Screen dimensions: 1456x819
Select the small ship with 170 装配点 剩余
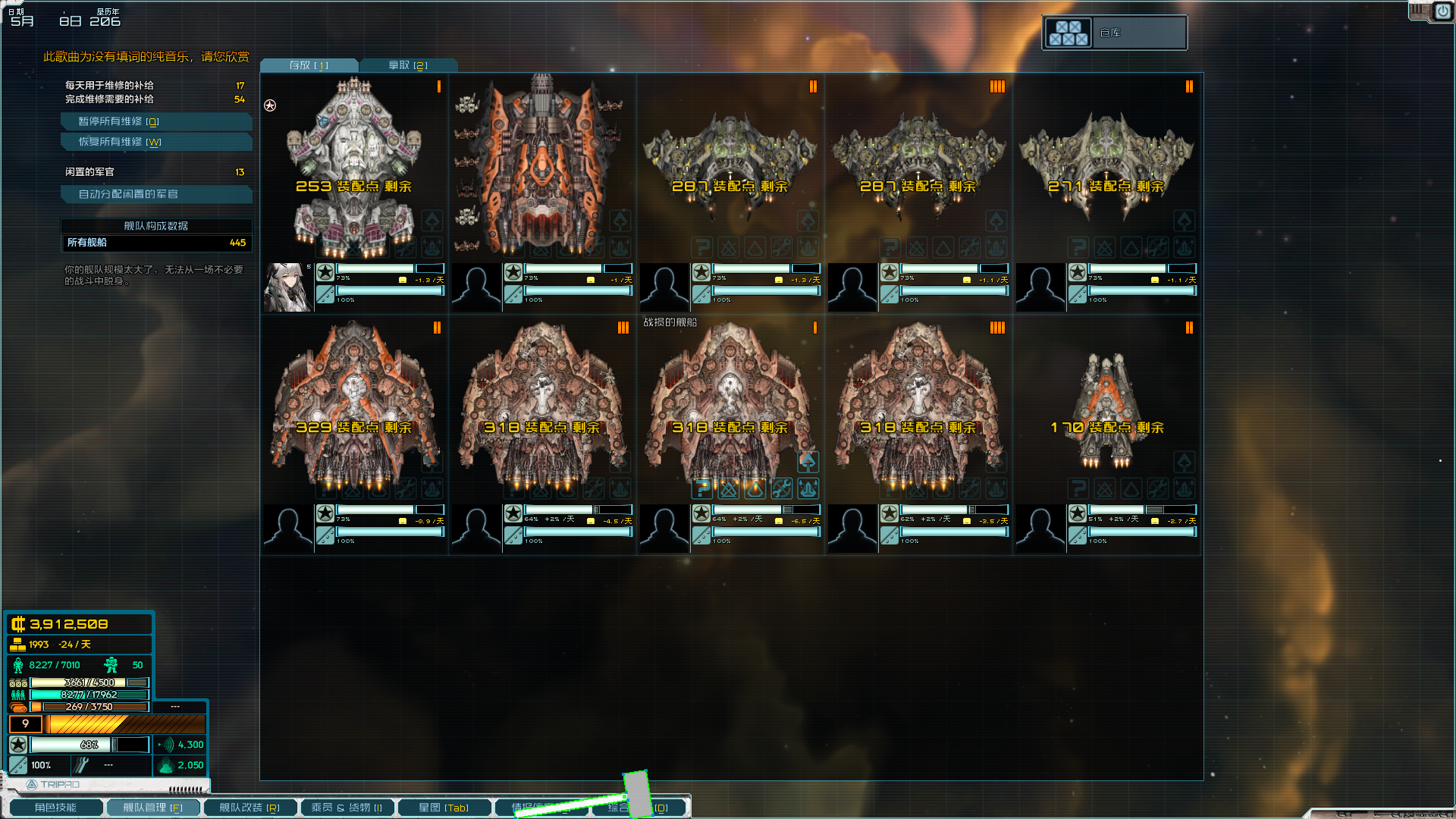click(x=1106, y=409)
